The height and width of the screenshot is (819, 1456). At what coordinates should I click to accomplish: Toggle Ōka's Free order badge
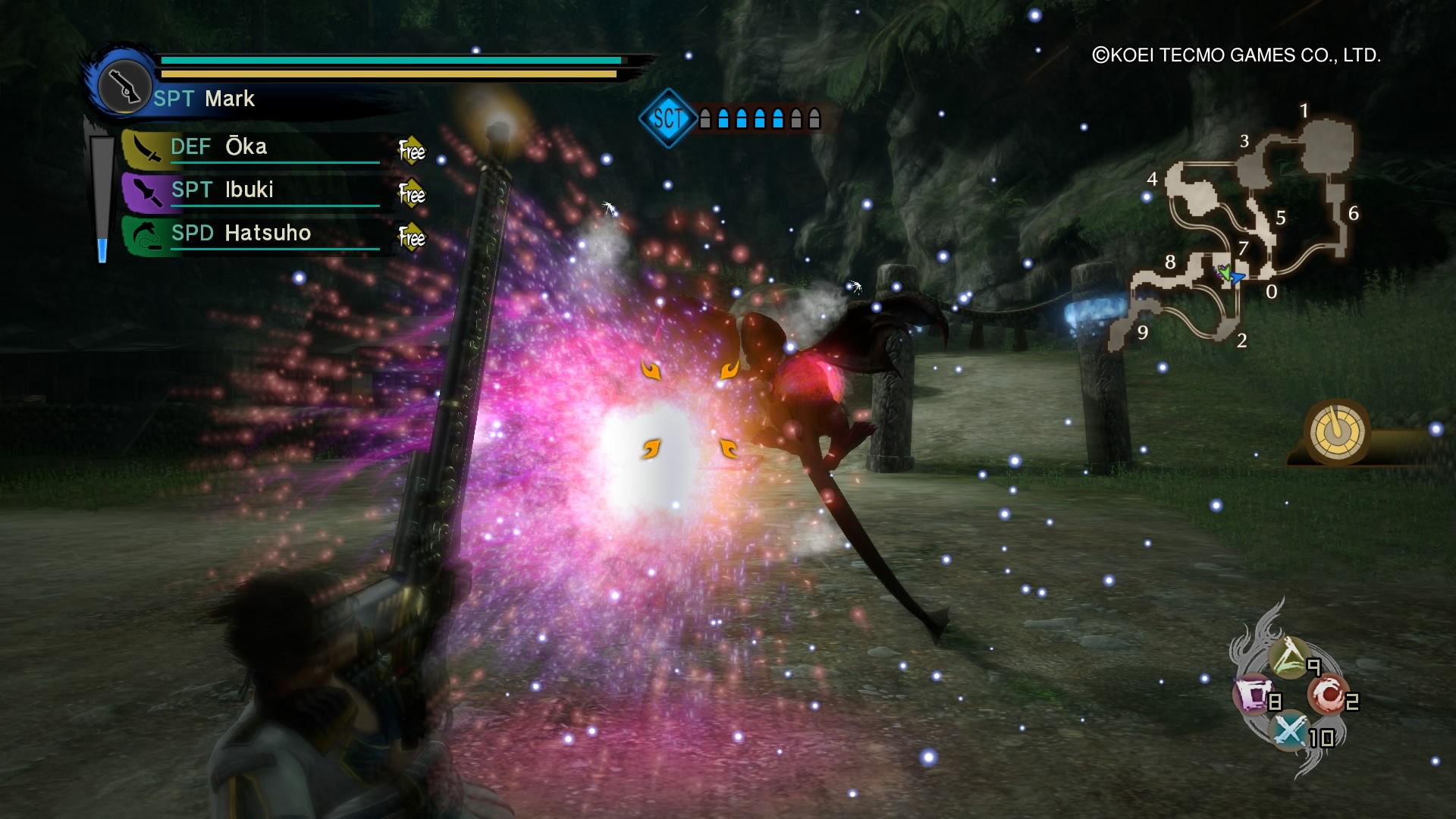click(410, 151)
